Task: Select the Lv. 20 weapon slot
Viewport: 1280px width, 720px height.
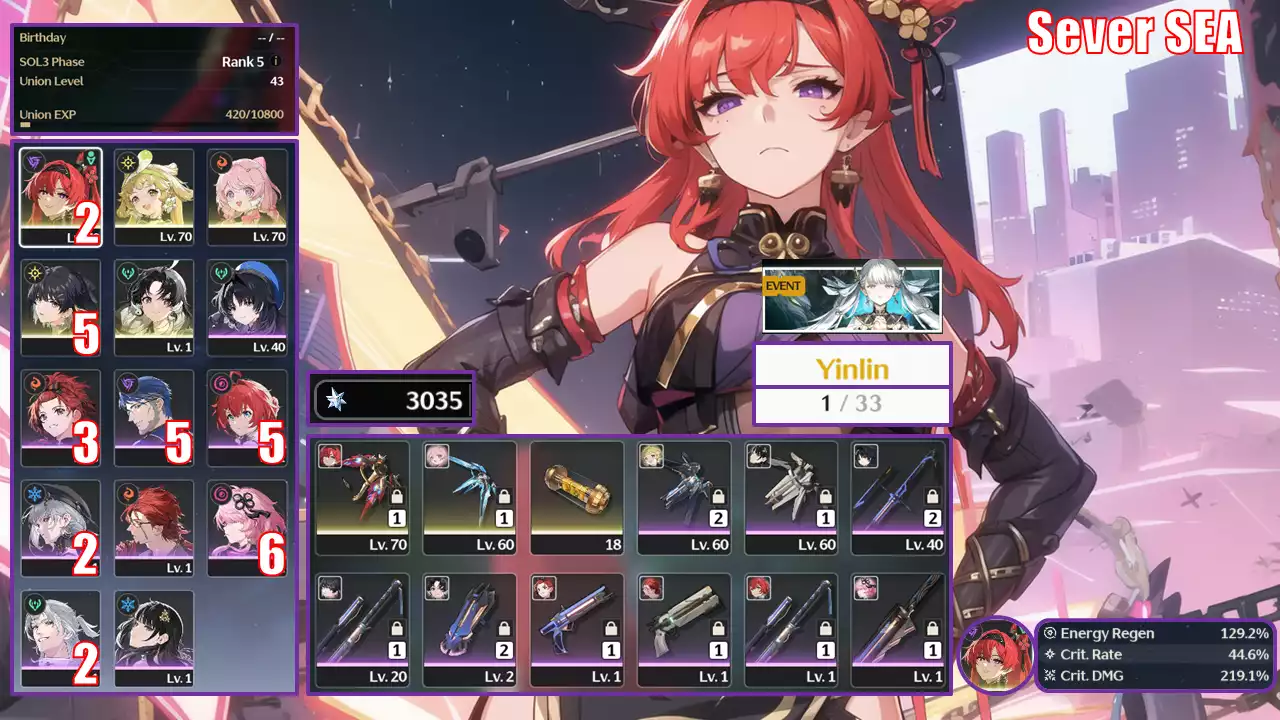Action: pyautogui.click(x=362, y=630)
